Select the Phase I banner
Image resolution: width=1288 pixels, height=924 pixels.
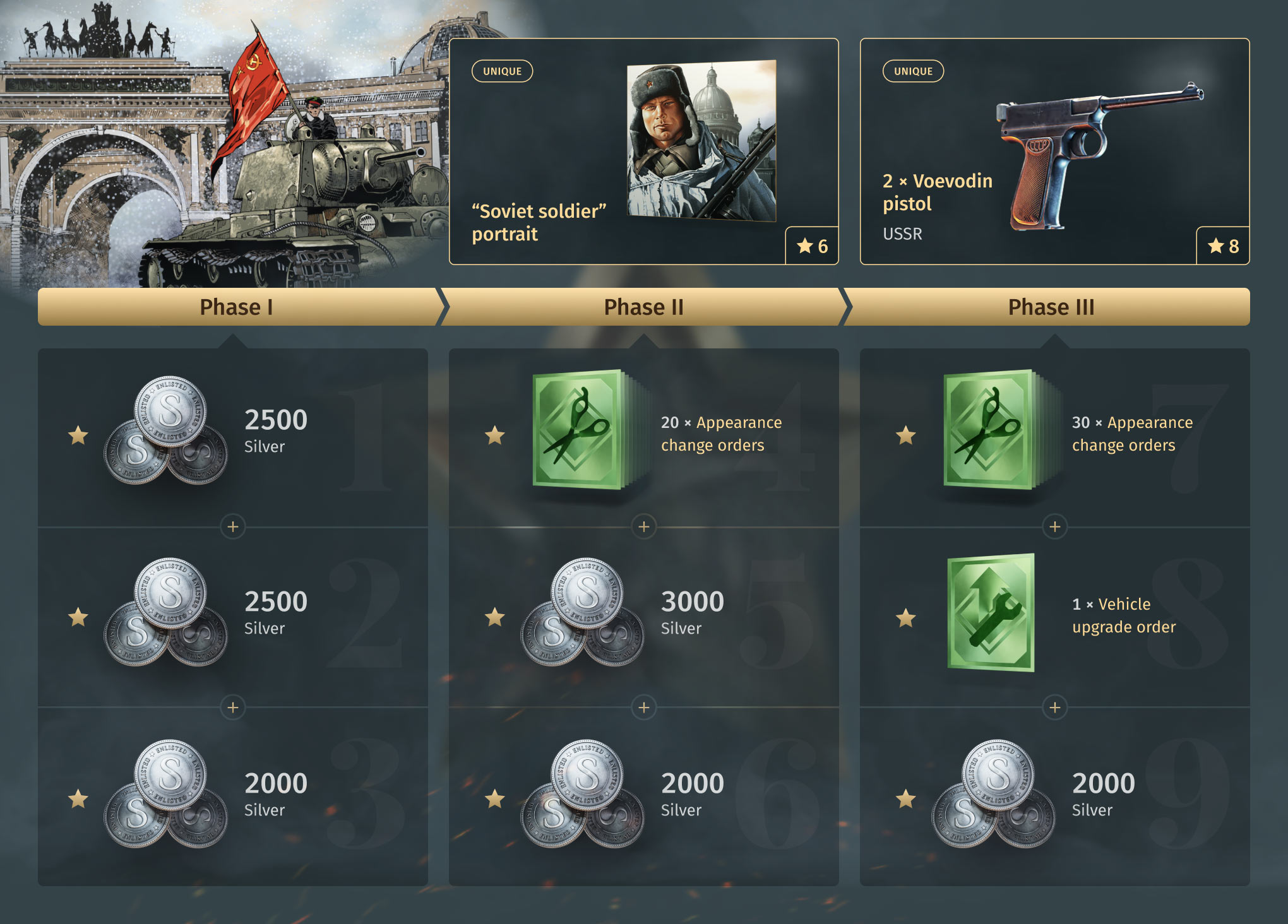click(236, 307)
